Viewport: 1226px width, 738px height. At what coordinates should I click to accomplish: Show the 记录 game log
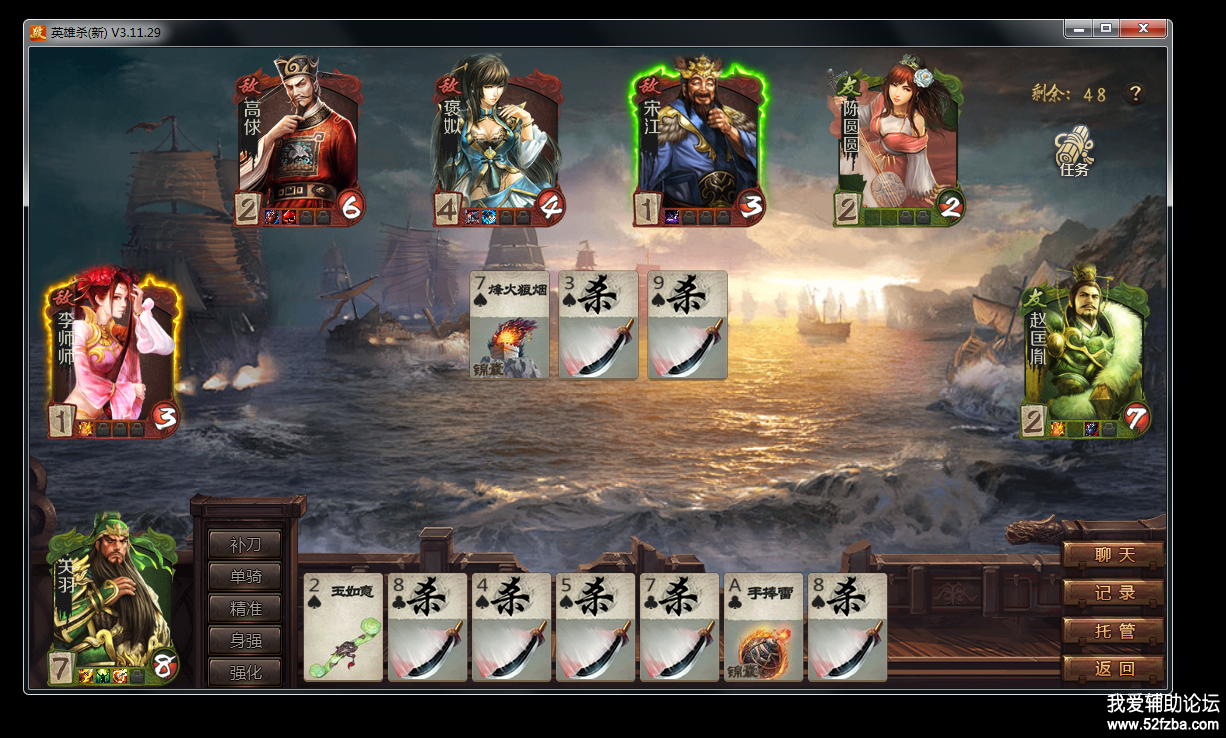click(1114, 593)
